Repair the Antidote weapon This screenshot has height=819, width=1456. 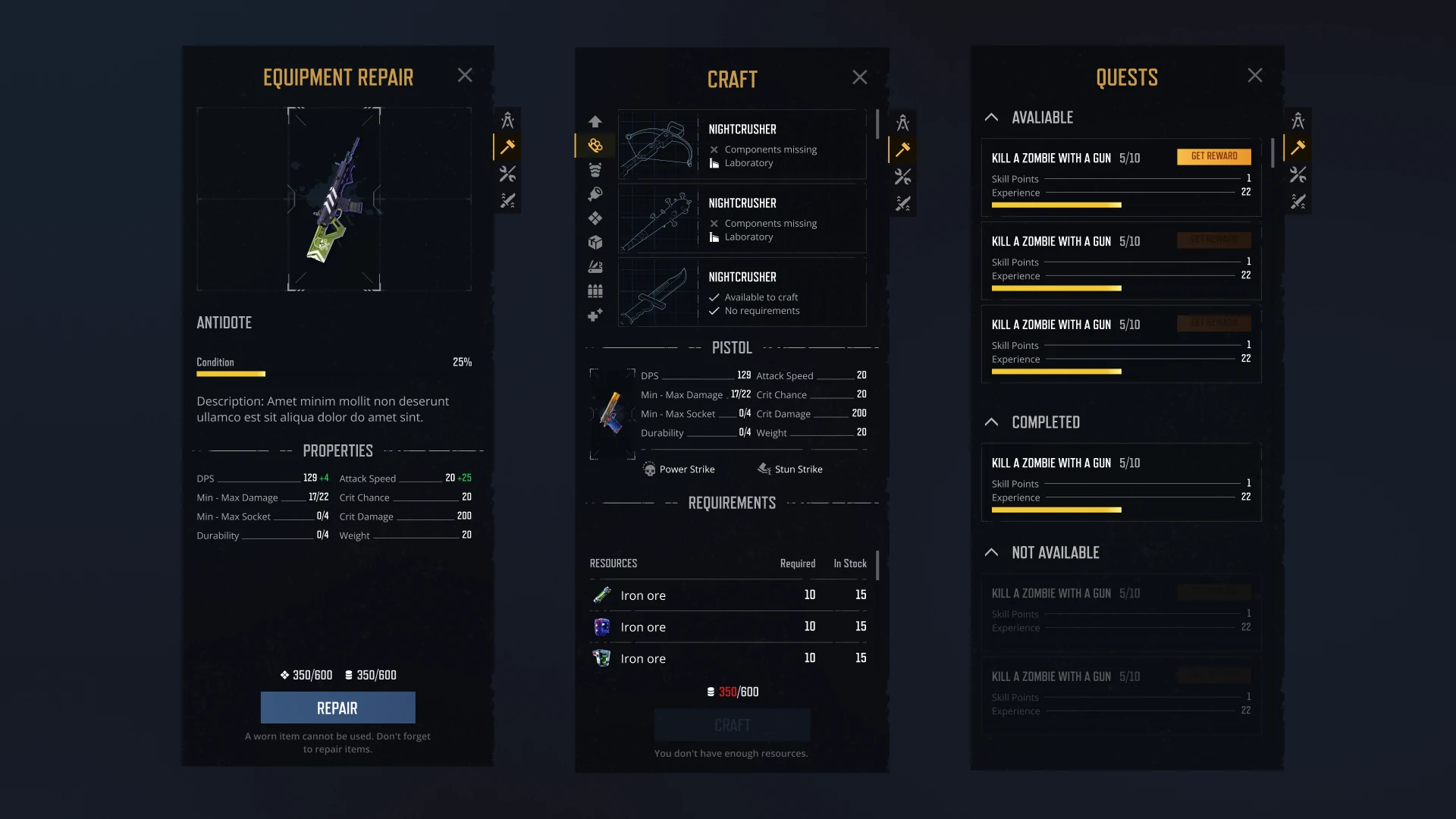click(x=337, y=708)
